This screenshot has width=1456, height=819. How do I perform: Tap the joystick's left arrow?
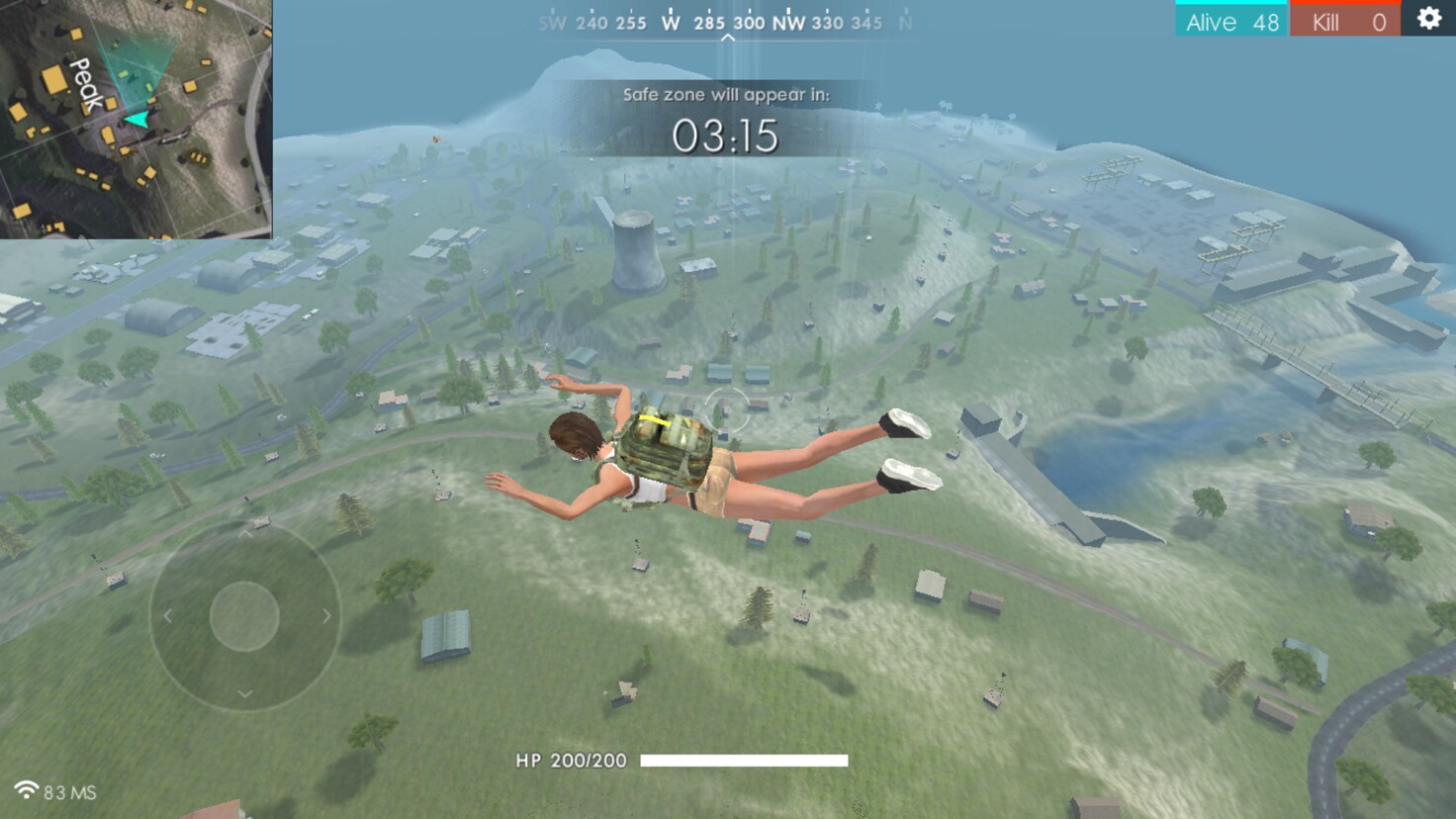[x=168, y=616]
